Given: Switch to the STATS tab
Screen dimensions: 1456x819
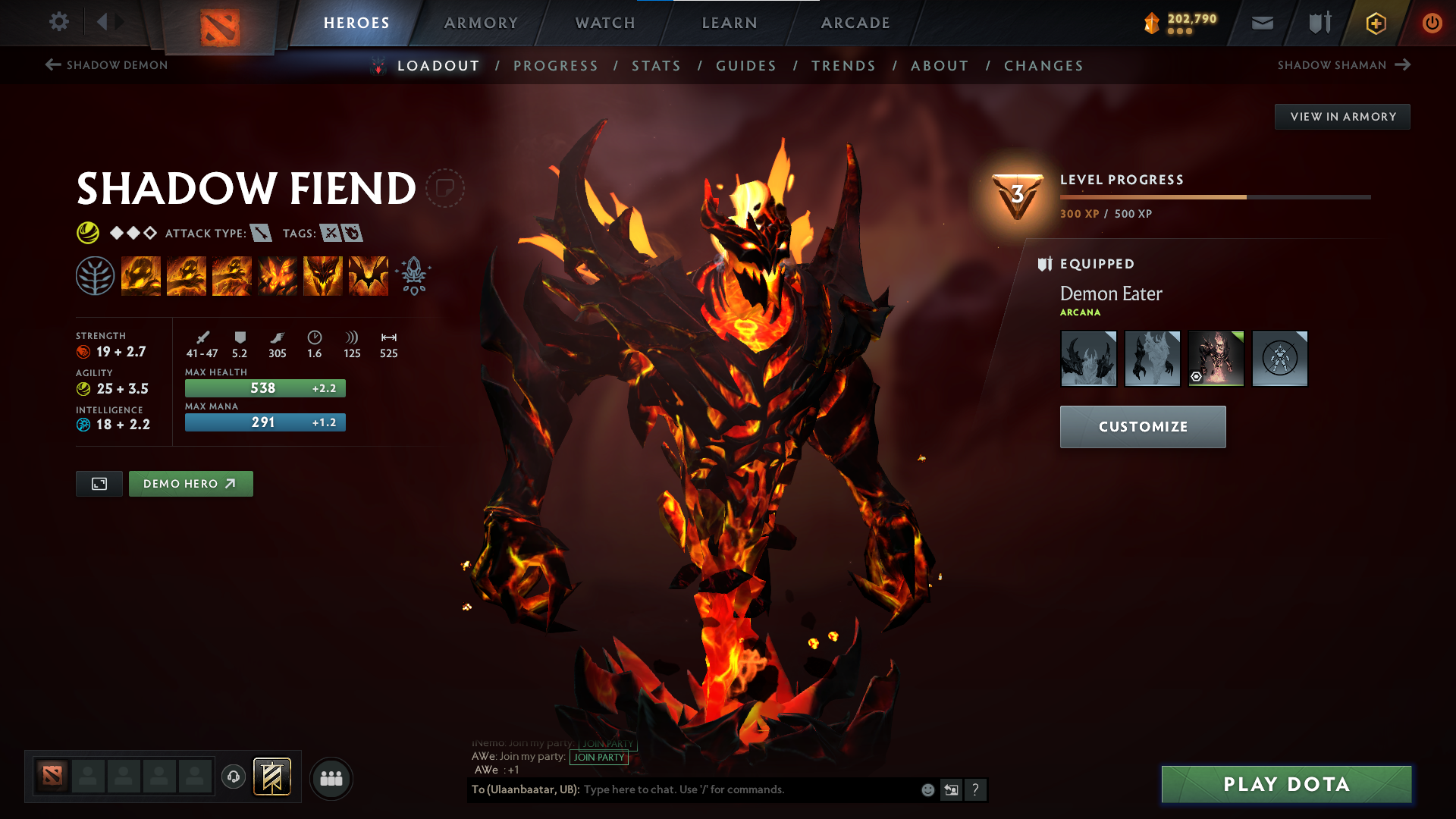Looking at the screenshot, I should coord(656,66).
